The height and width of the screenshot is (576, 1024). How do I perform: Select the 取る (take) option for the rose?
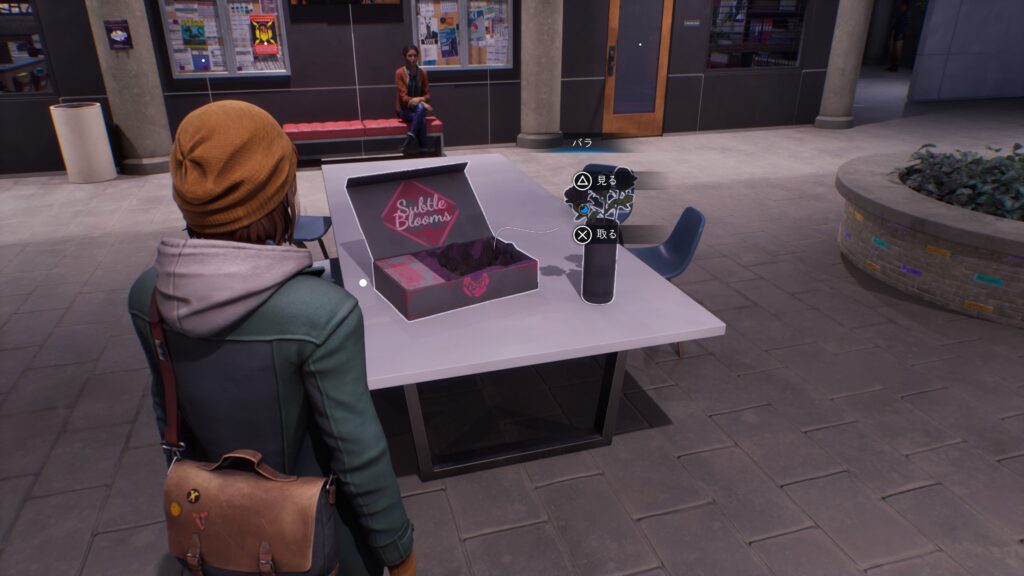(x=596, y=235)
